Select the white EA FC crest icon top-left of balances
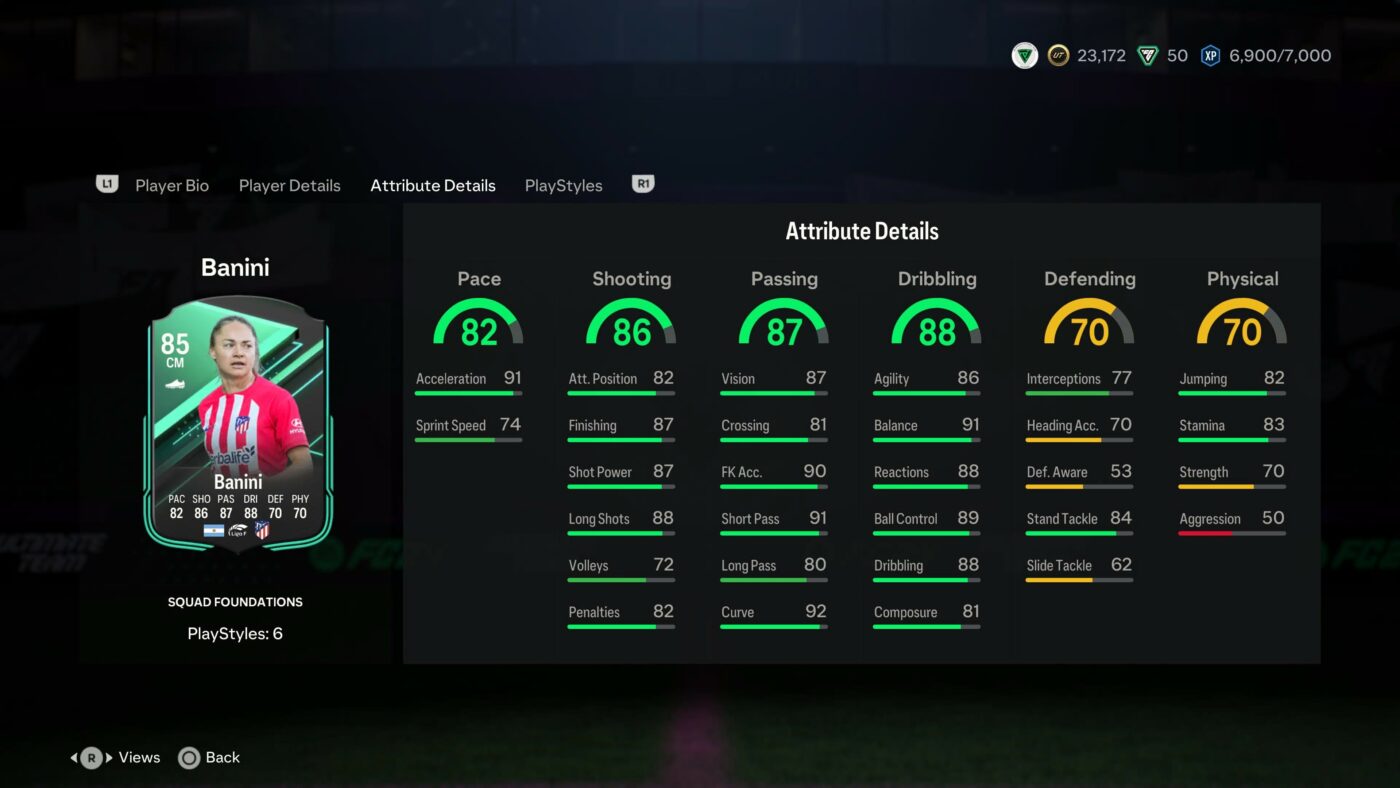1400x788 pixels. click(x=1023, y=55)
